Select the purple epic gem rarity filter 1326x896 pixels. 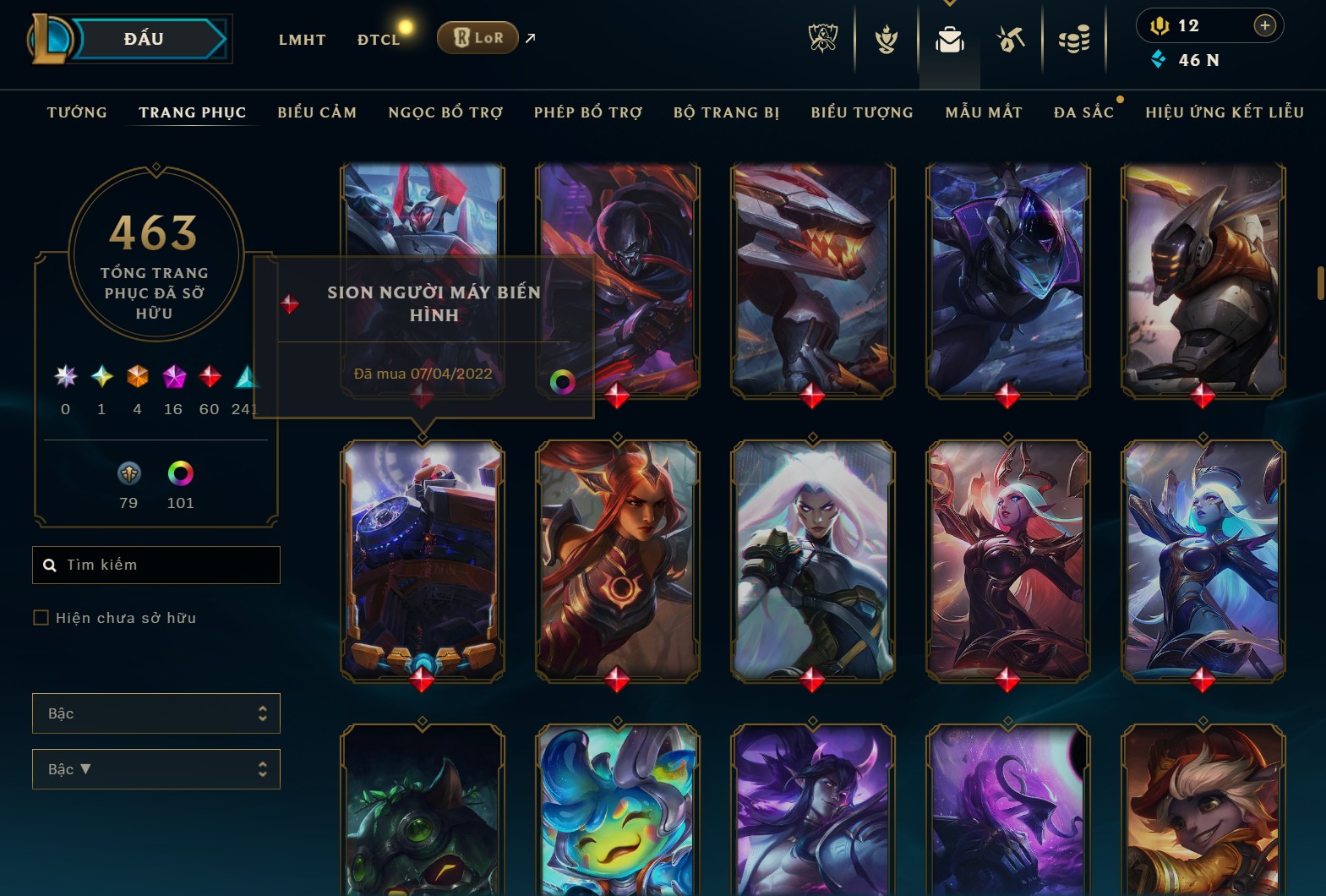coord(173,378)
